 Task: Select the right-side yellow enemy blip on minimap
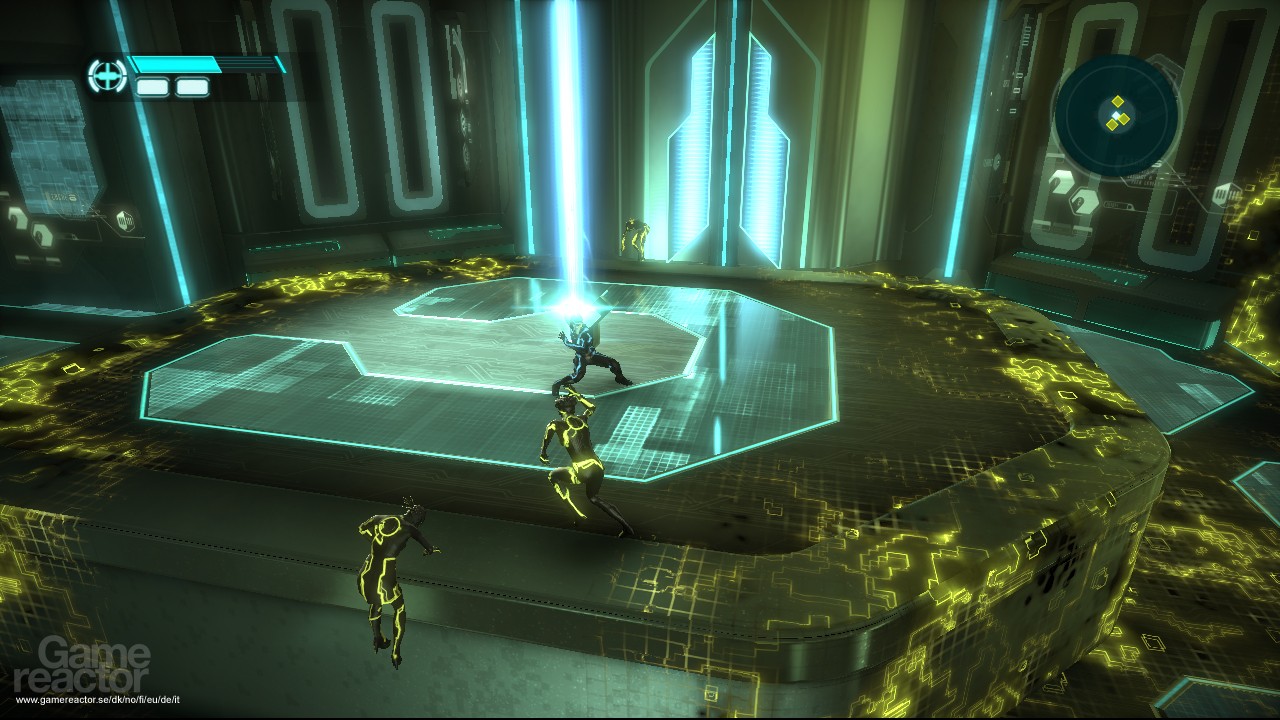coord(1123,118)
